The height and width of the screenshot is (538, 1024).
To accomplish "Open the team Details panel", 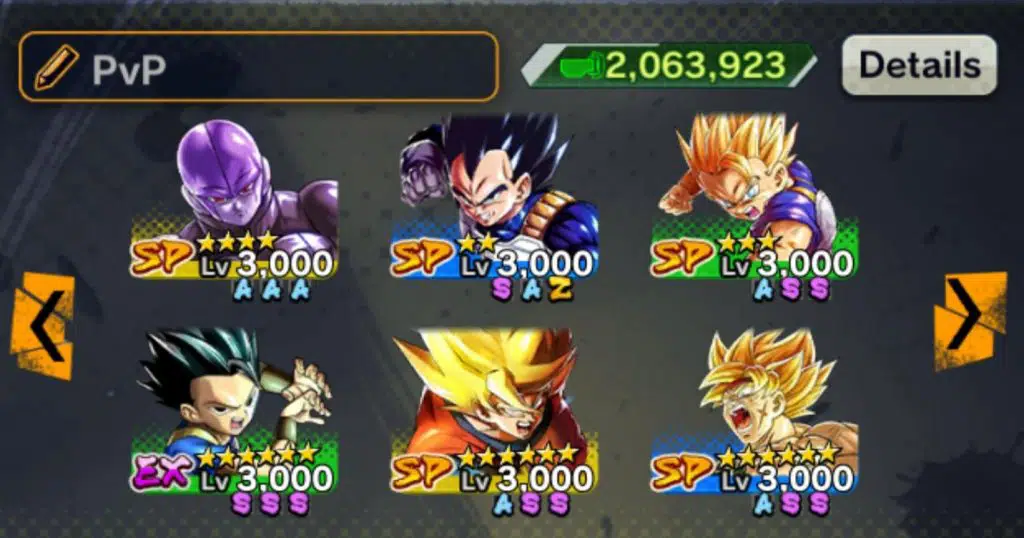I will (x=918, y=65).
